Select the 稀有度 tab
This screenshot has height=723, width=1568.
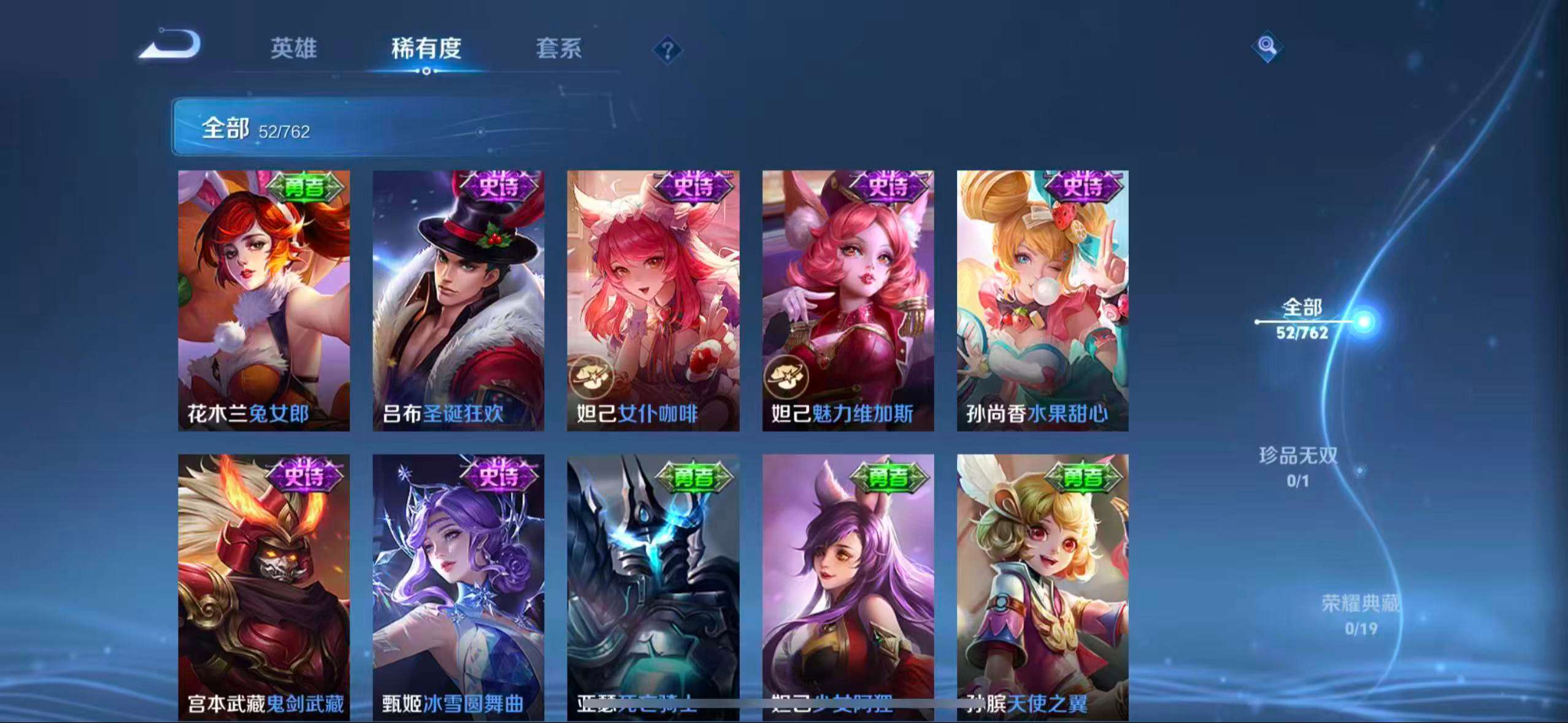pyautogui.click(x=426, y=50)
